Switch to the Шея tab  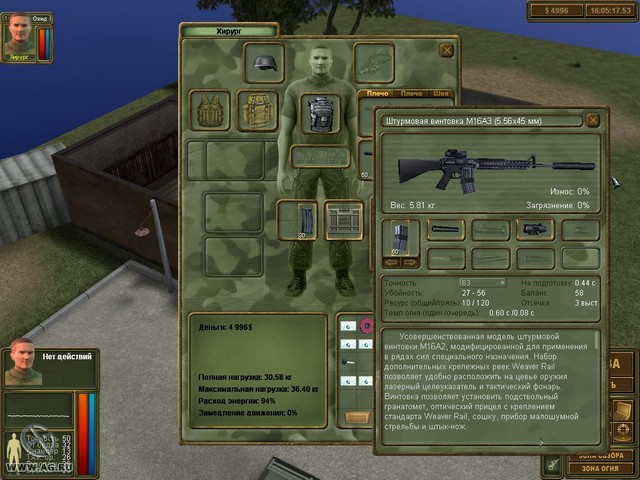442,93
